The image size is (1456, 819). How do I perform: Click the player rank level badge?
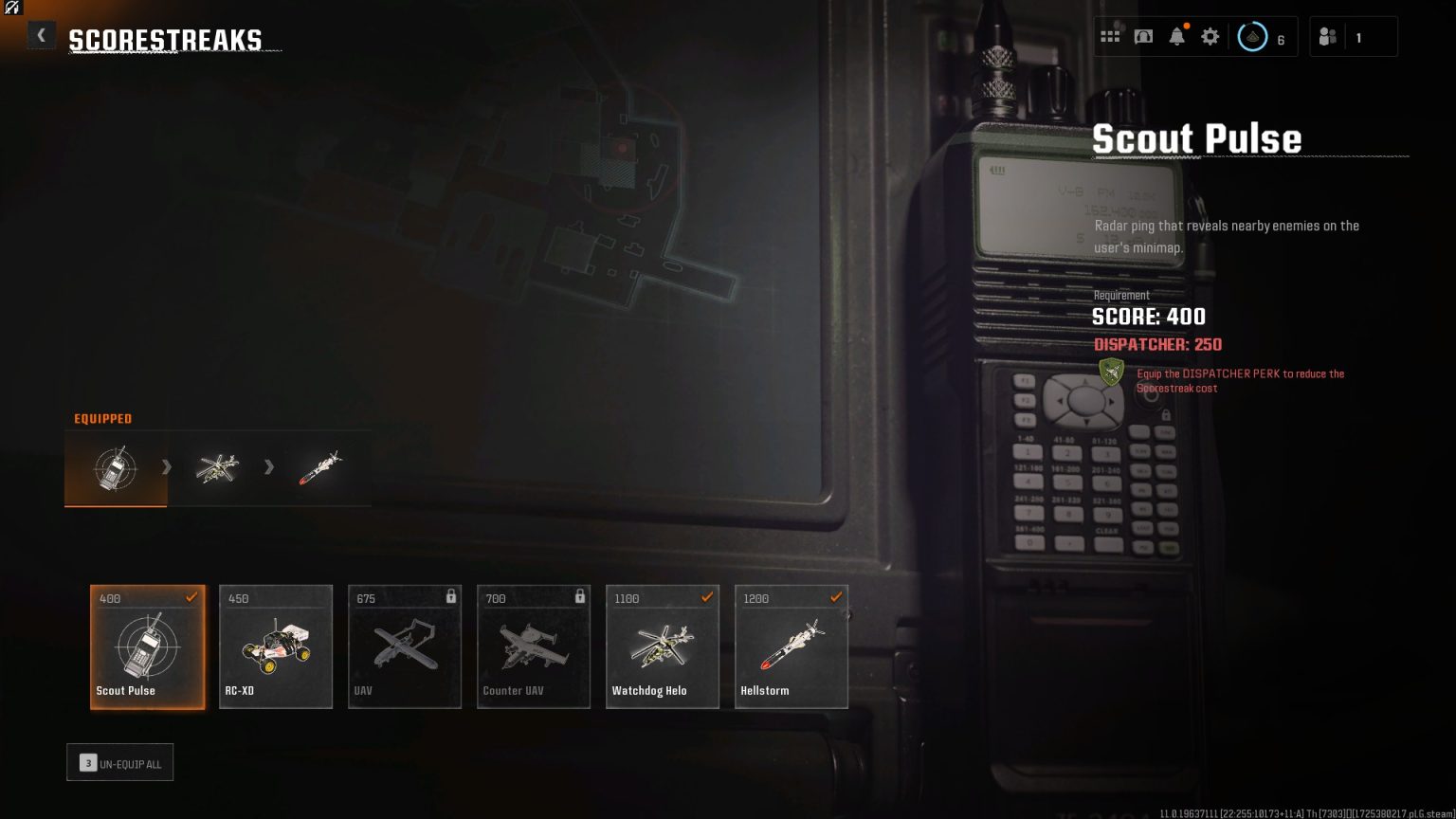1252,36
